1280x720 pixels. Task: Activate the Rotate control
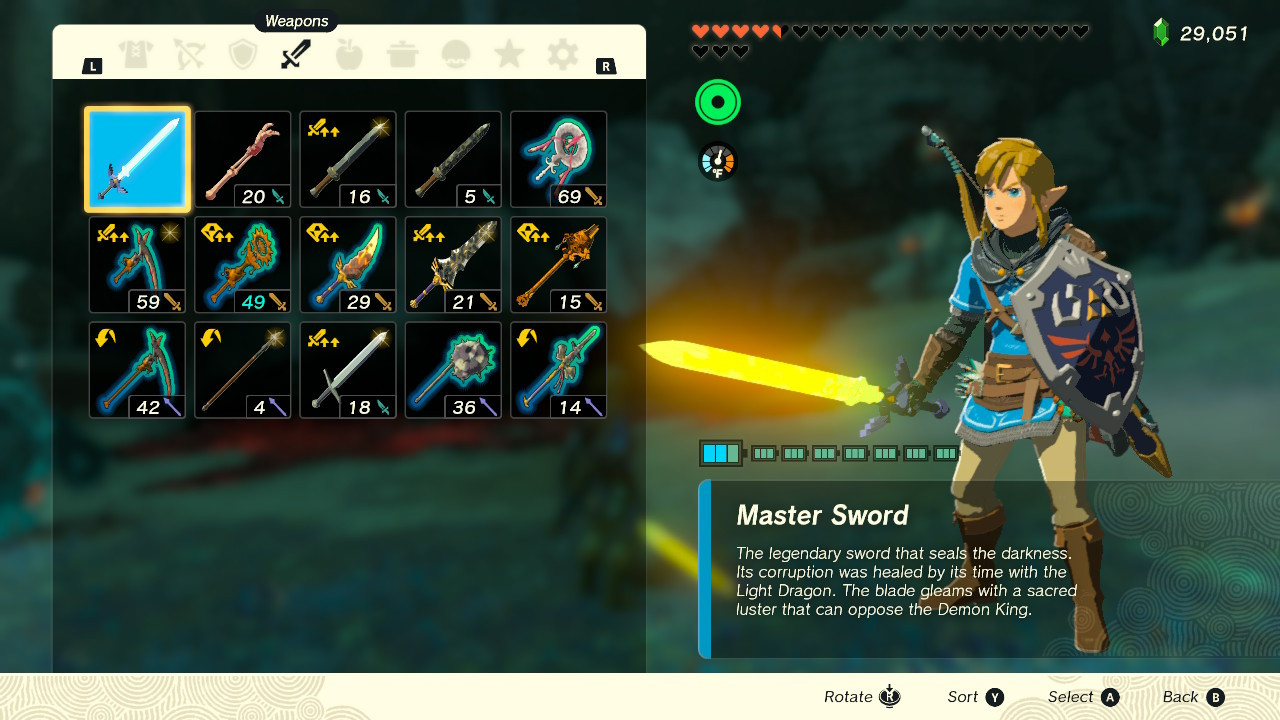(x=861, y=697)
